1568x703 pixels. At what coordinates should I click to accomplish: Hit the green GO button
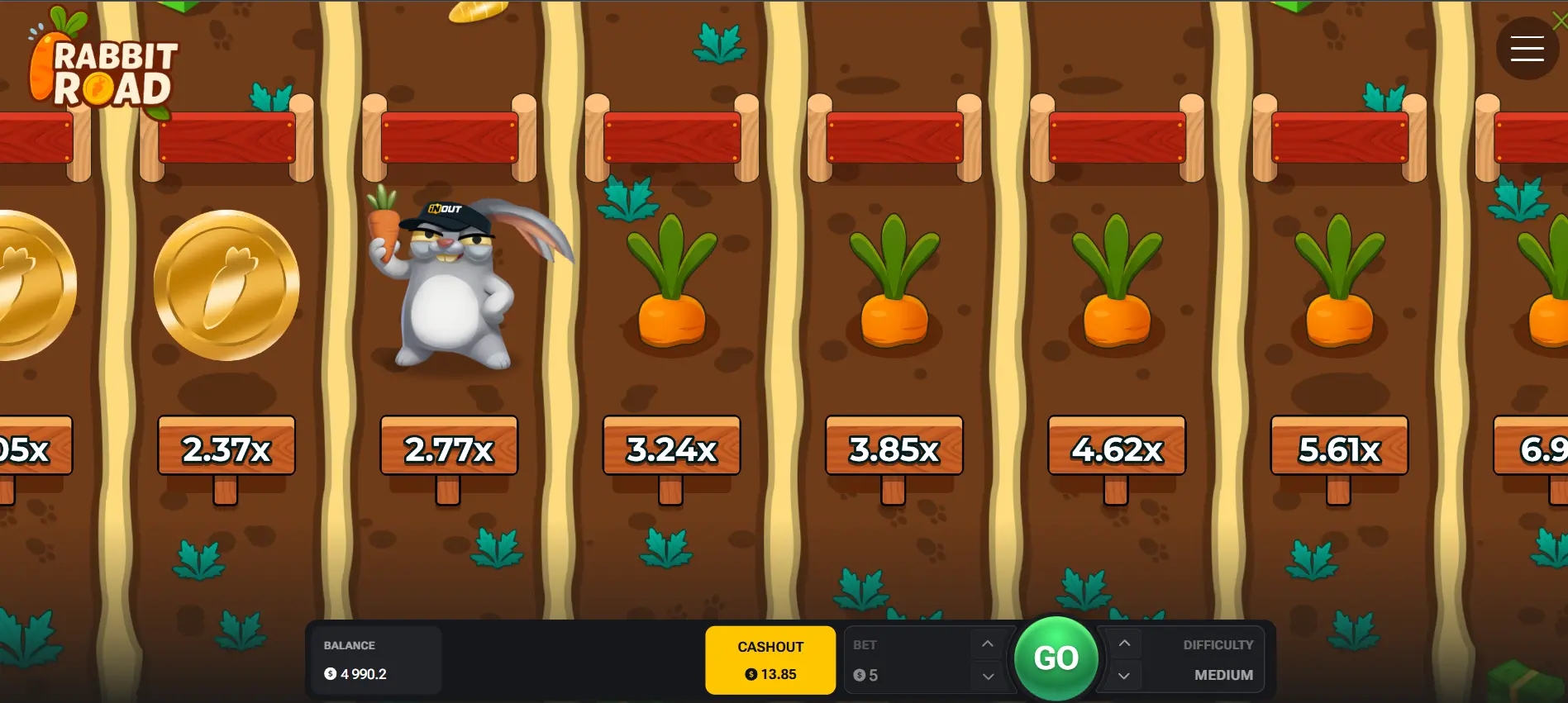click(x=1056, y=658)
